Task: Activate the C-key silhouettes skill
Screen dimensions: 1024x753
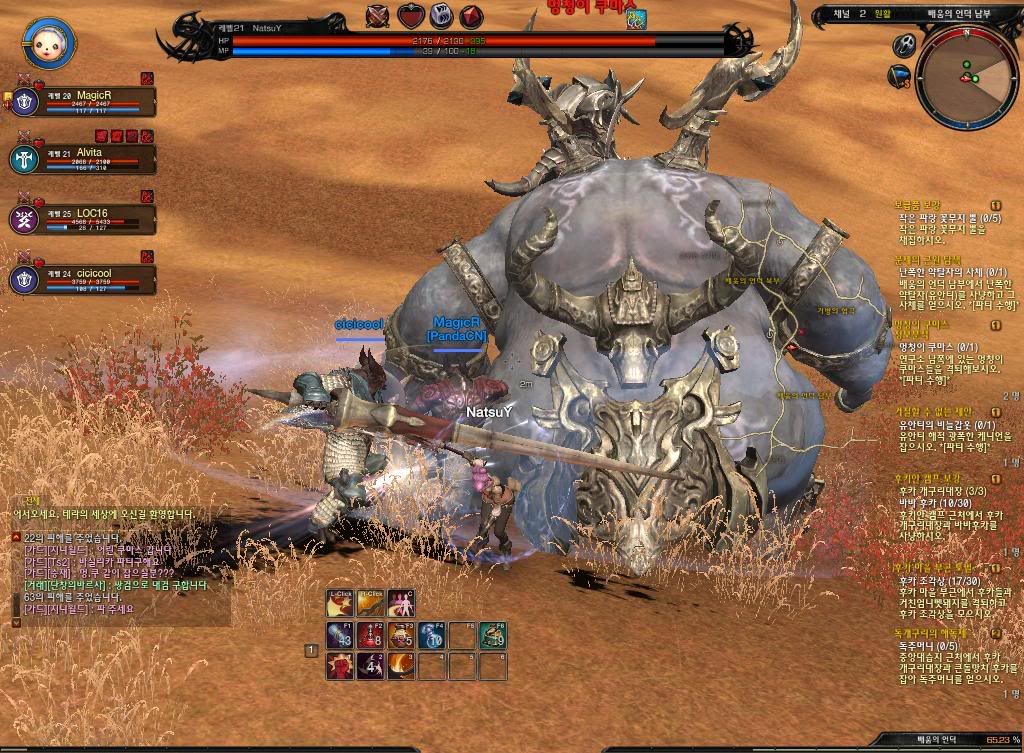Action: 401,603
